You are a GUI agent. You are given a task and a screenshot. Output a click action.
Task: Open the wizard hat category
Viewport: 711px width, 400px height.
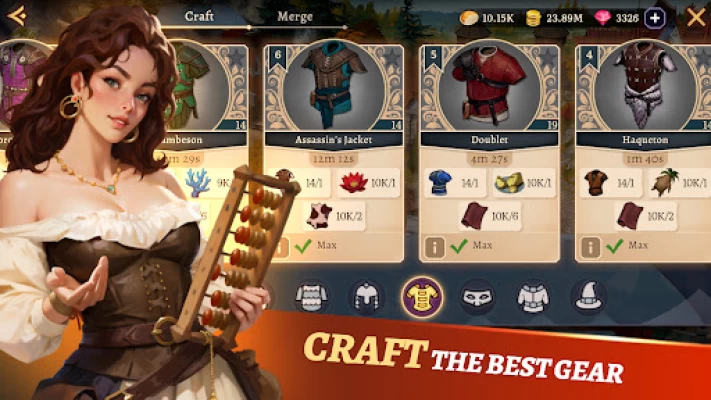589,295
